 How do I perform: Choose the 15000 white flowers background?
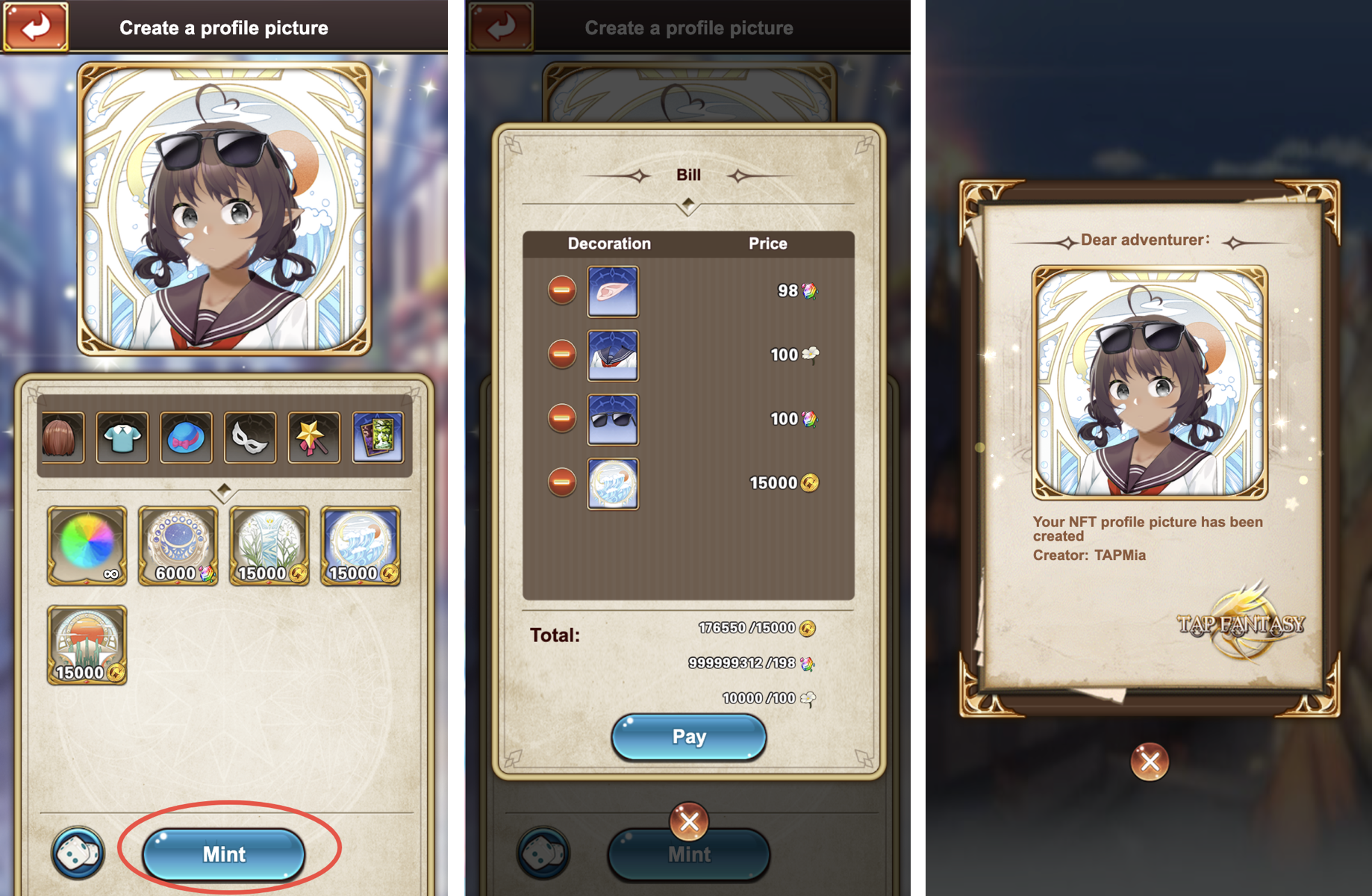tap(269, 545)
